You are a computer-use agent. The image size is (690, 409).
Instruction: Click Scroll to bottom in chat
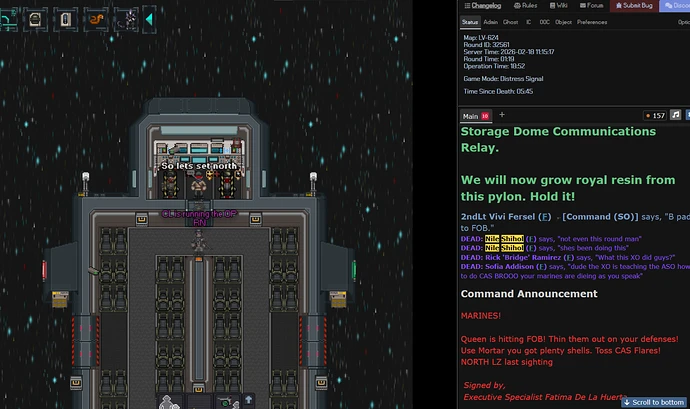(x=655, y=402)
